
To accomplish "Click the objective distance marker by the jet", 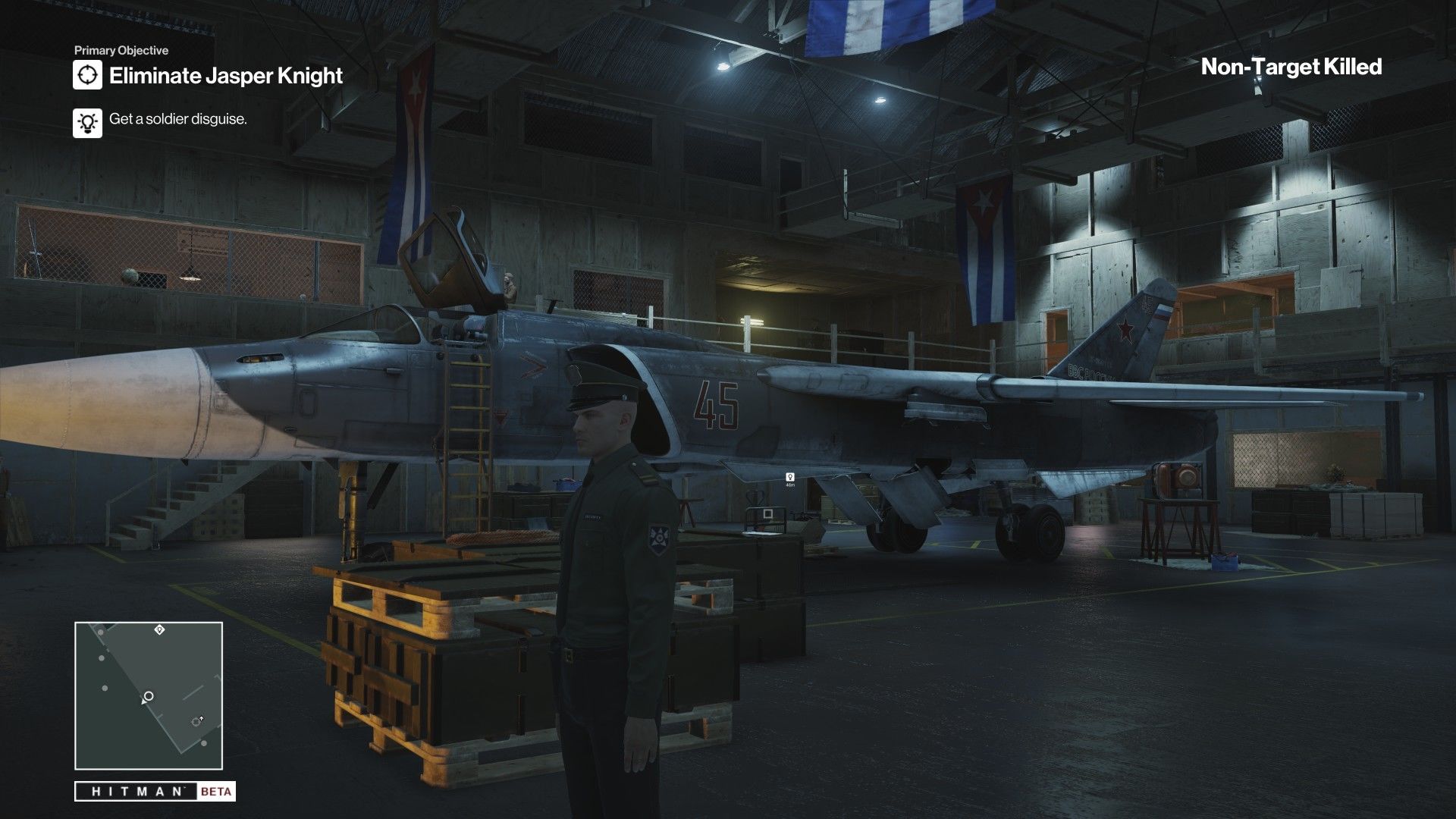I will pos(790,479).
